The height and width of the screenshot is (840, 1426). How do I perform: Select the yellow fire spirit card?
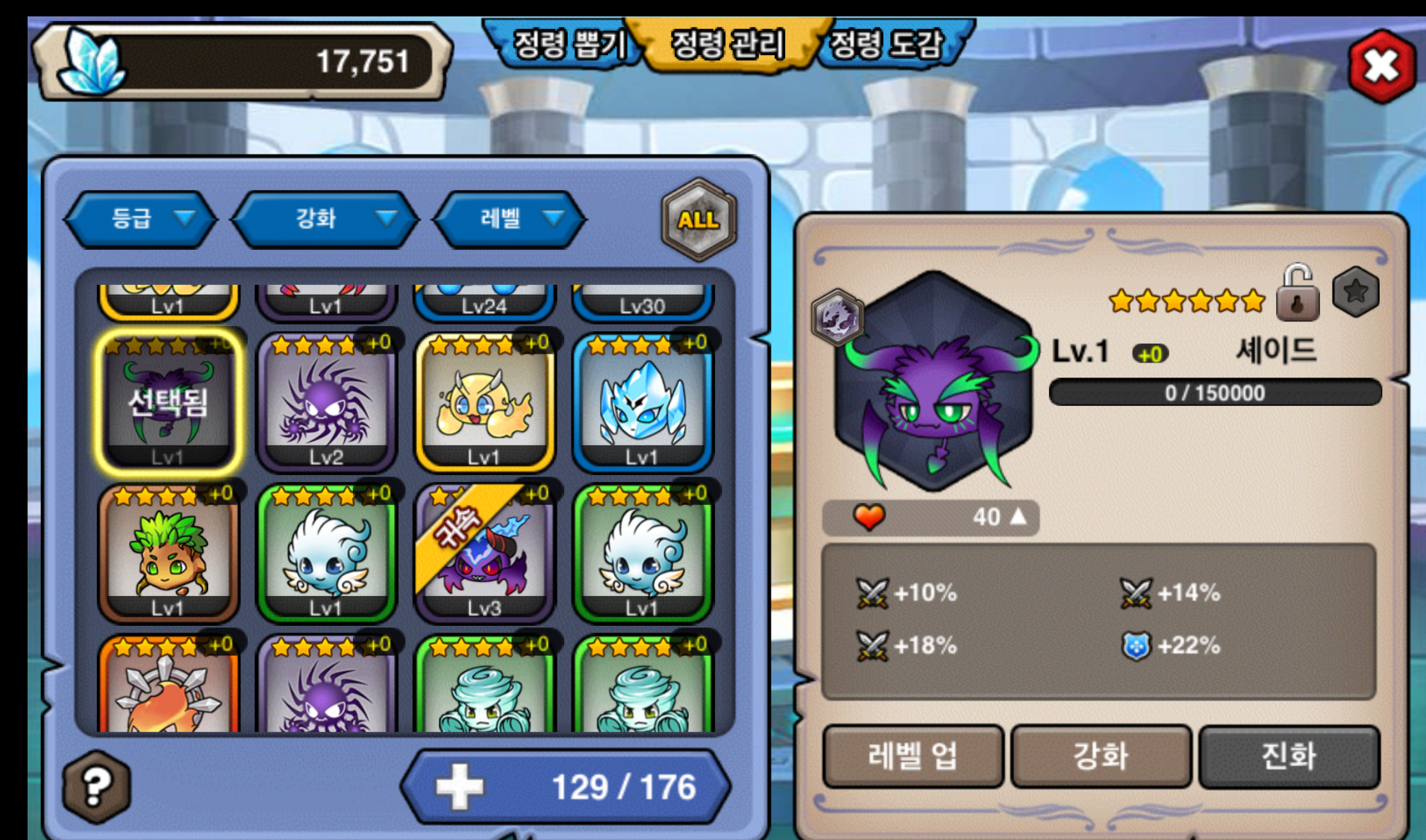coord(484,403)
